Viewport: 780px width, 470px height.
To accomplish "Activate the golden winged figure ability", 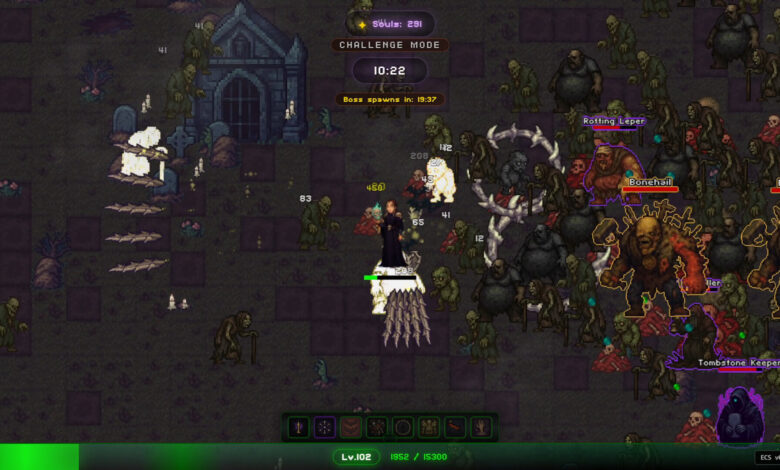I will (428, 427).
